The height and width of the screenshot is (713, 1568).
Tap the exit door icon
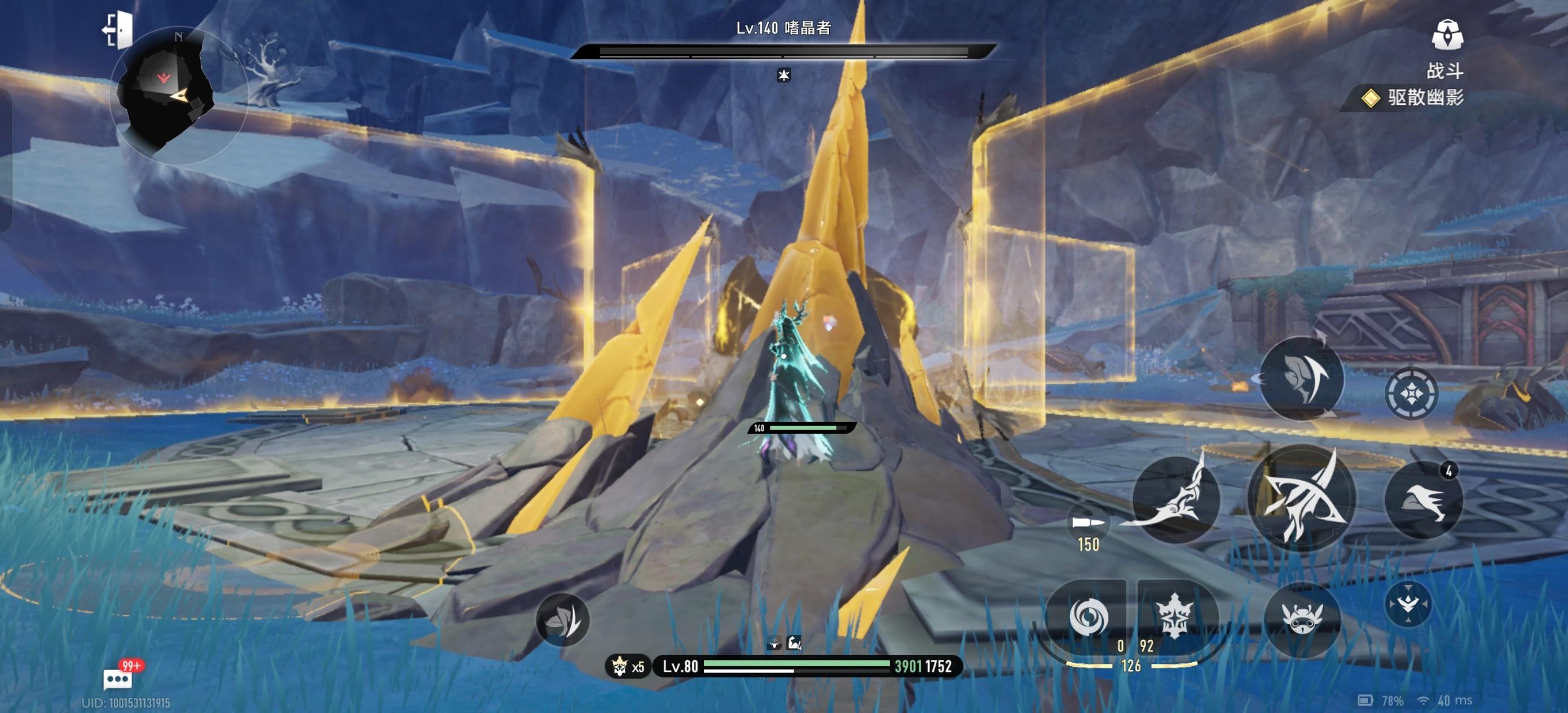(117, 29)
